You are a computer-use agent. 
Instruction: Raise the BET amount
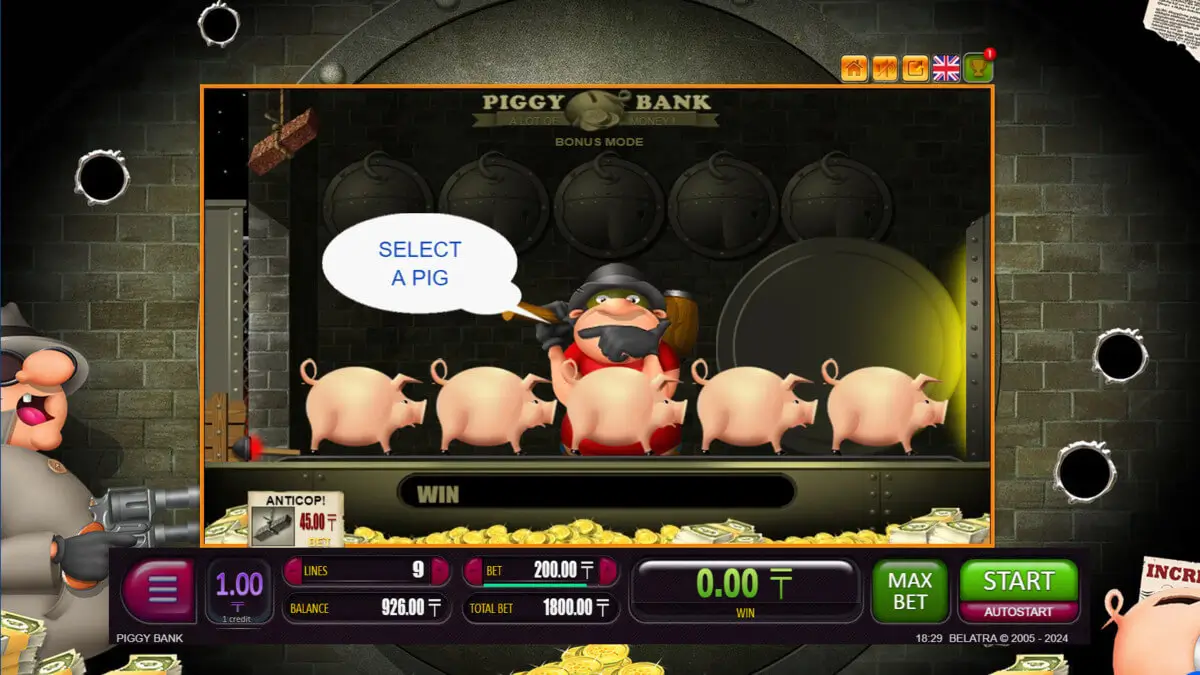point(607,571)
